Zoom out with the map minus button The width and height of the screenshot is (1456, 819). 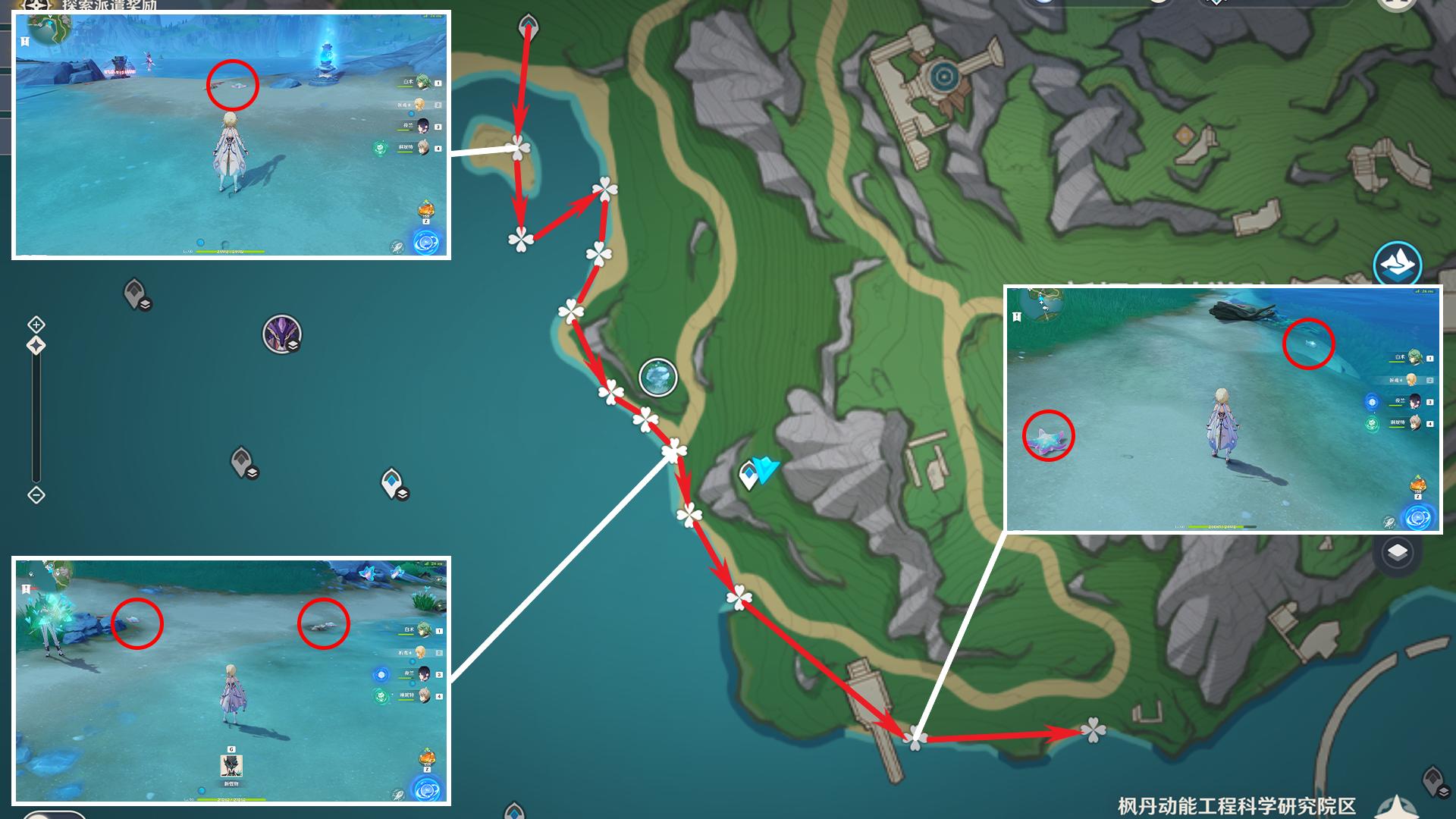[x=36, y=495]
